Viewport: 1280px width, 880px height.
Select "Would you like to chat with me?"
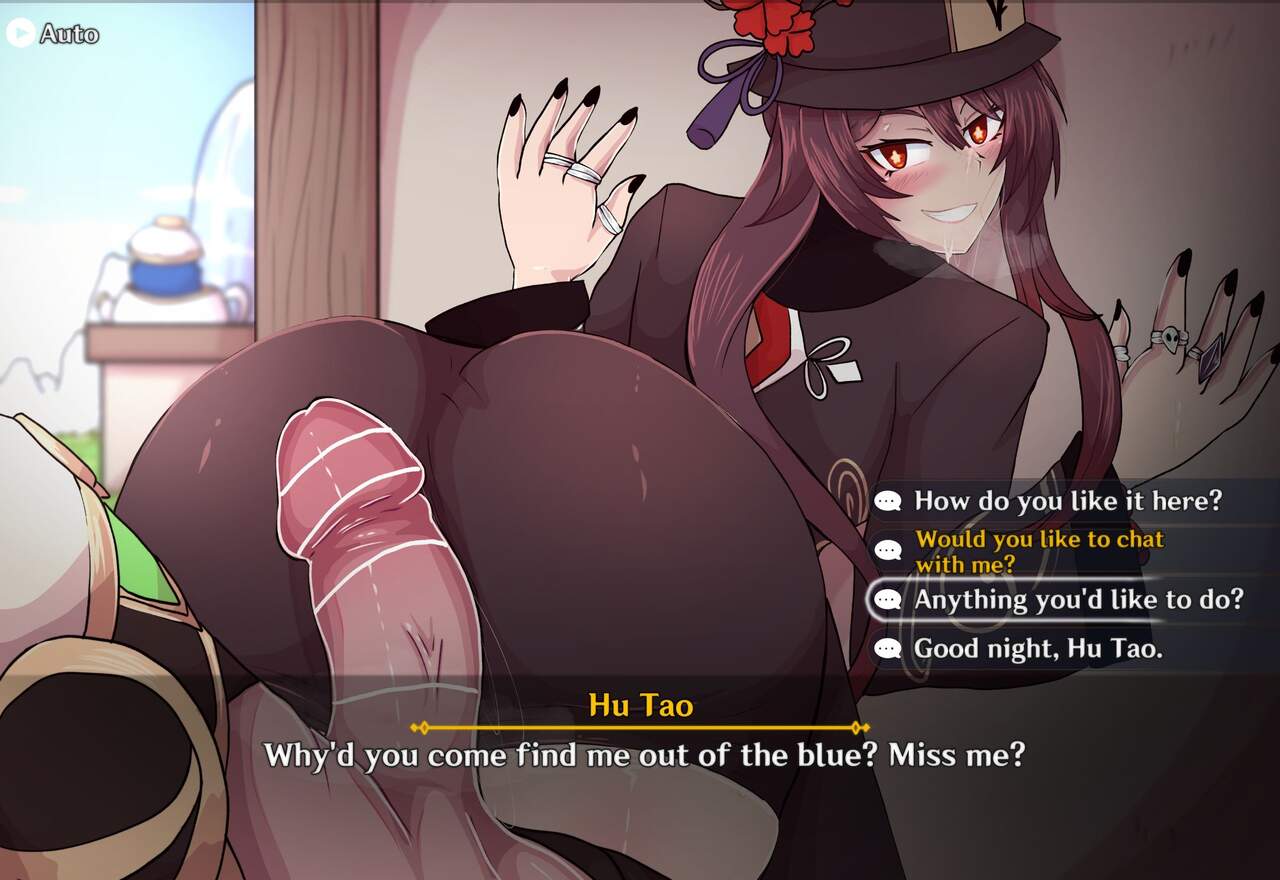1039,551
